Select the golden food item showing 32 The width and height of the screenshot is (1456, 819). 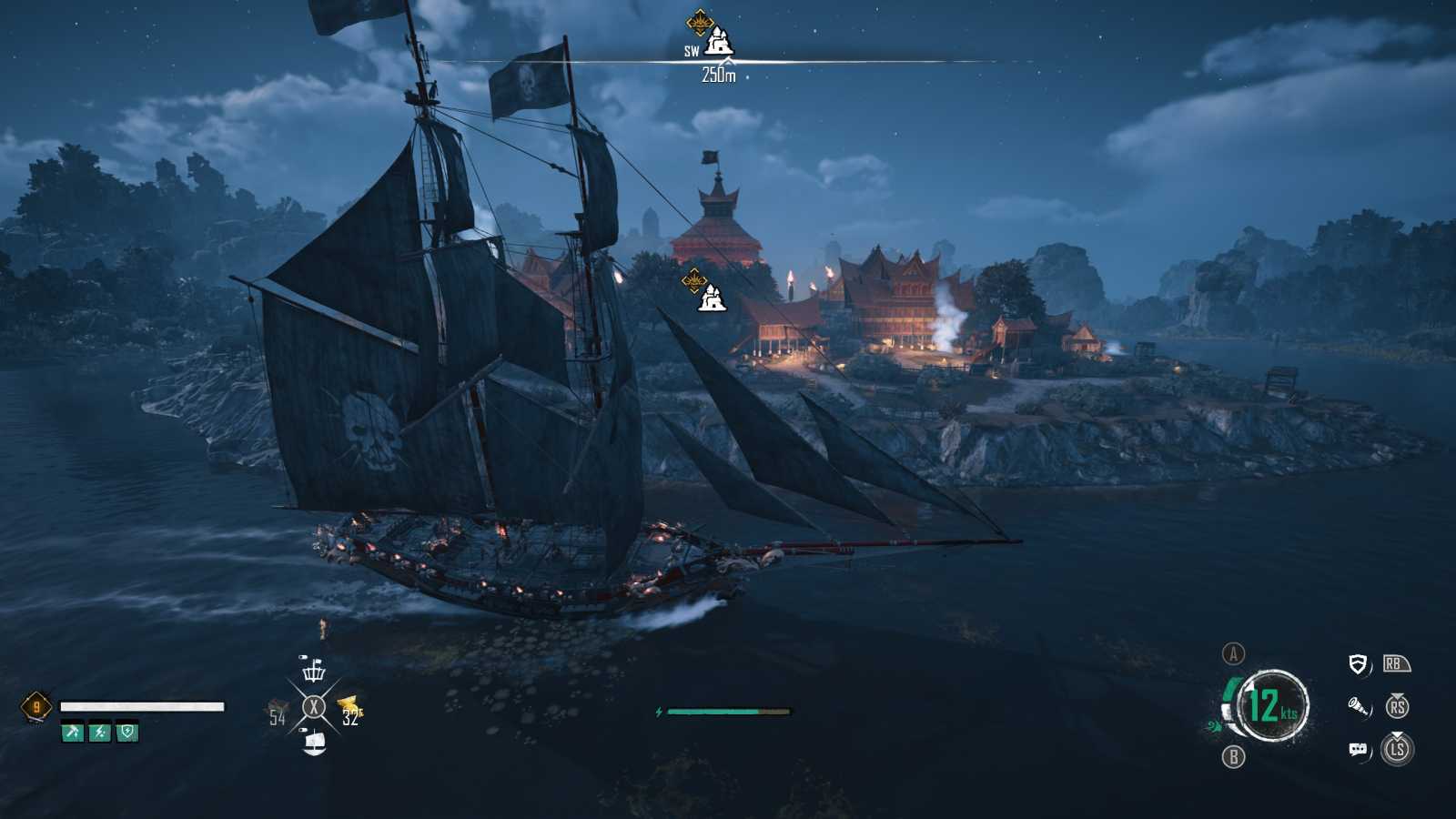tap(350, 710)
